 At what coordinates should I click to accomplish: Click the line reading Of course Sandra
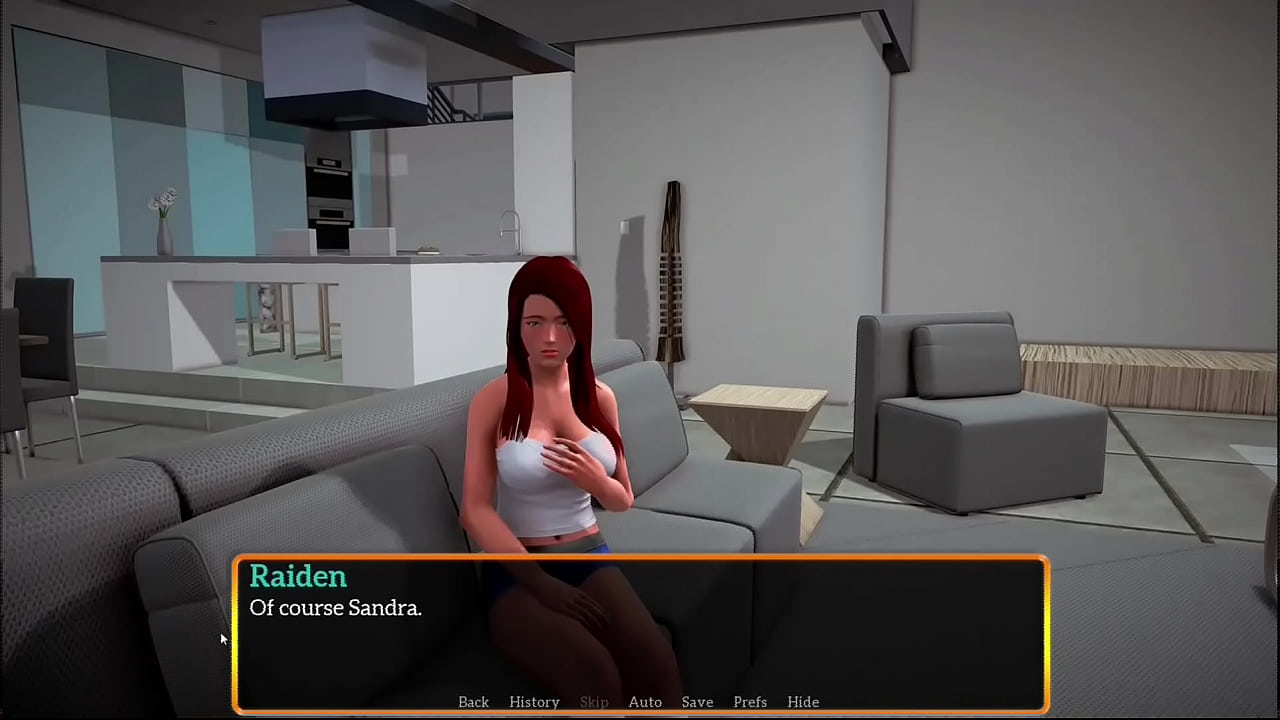click(x=335, y=608)
